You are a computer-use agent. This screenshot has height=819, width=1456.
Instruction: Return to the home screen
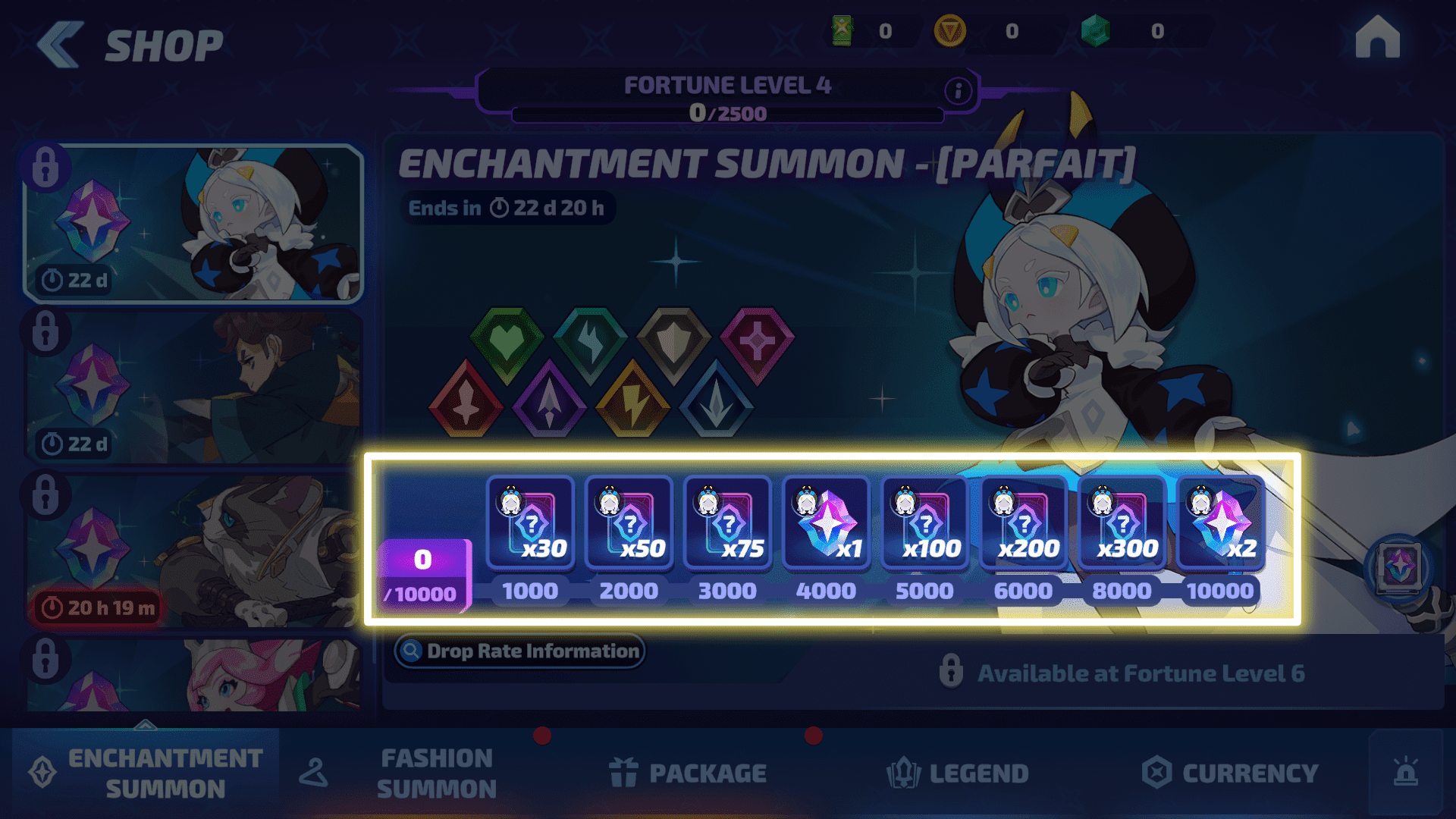(1377, 38)
